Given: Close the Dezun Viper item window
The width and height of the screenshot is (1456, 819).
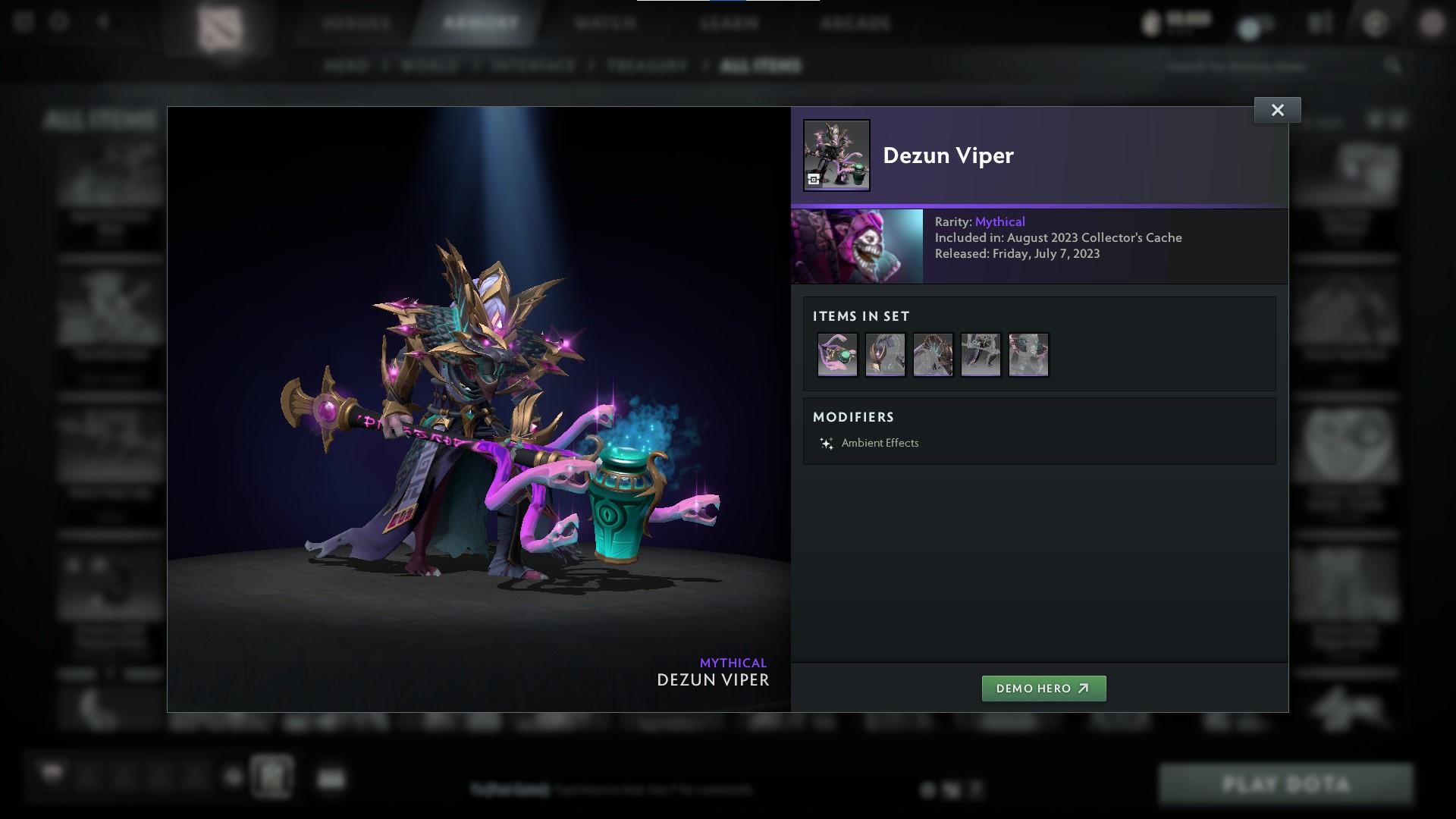Looking at the screenshot, I should (1277, 110).
